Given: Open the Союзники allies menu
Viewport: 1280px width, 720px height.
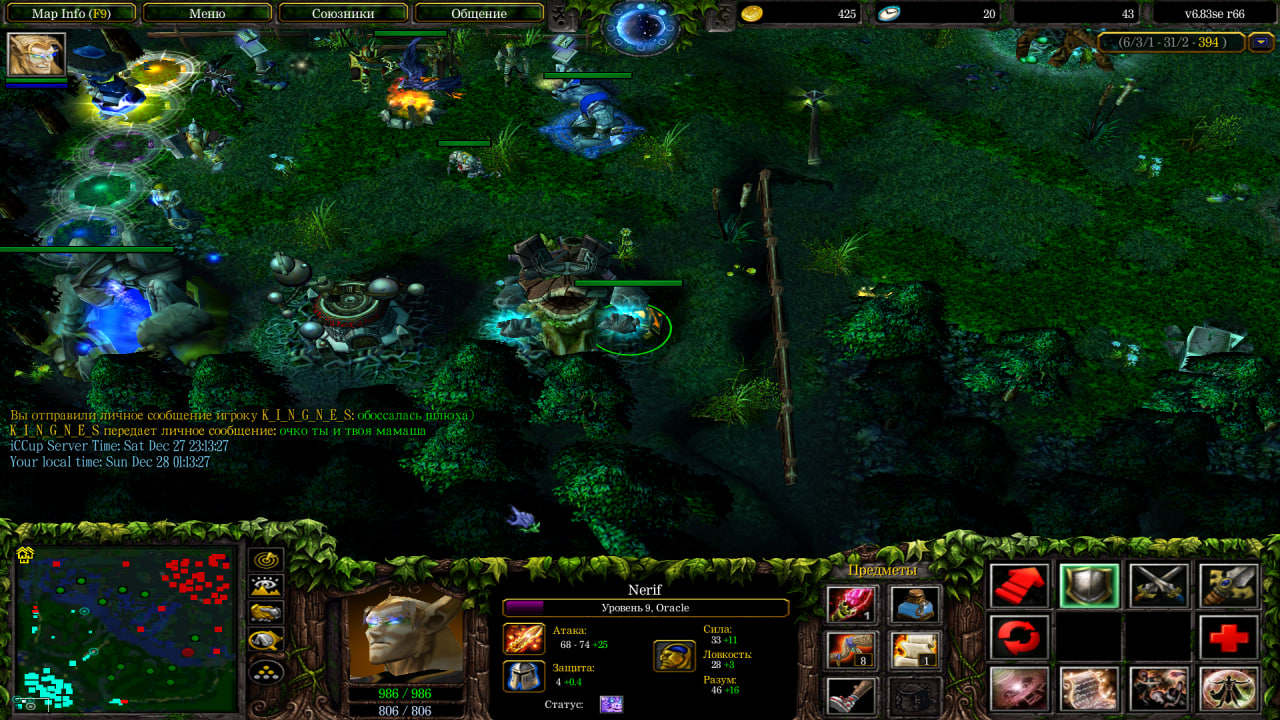Looking at the screenshot, I should tap(343, 14).
